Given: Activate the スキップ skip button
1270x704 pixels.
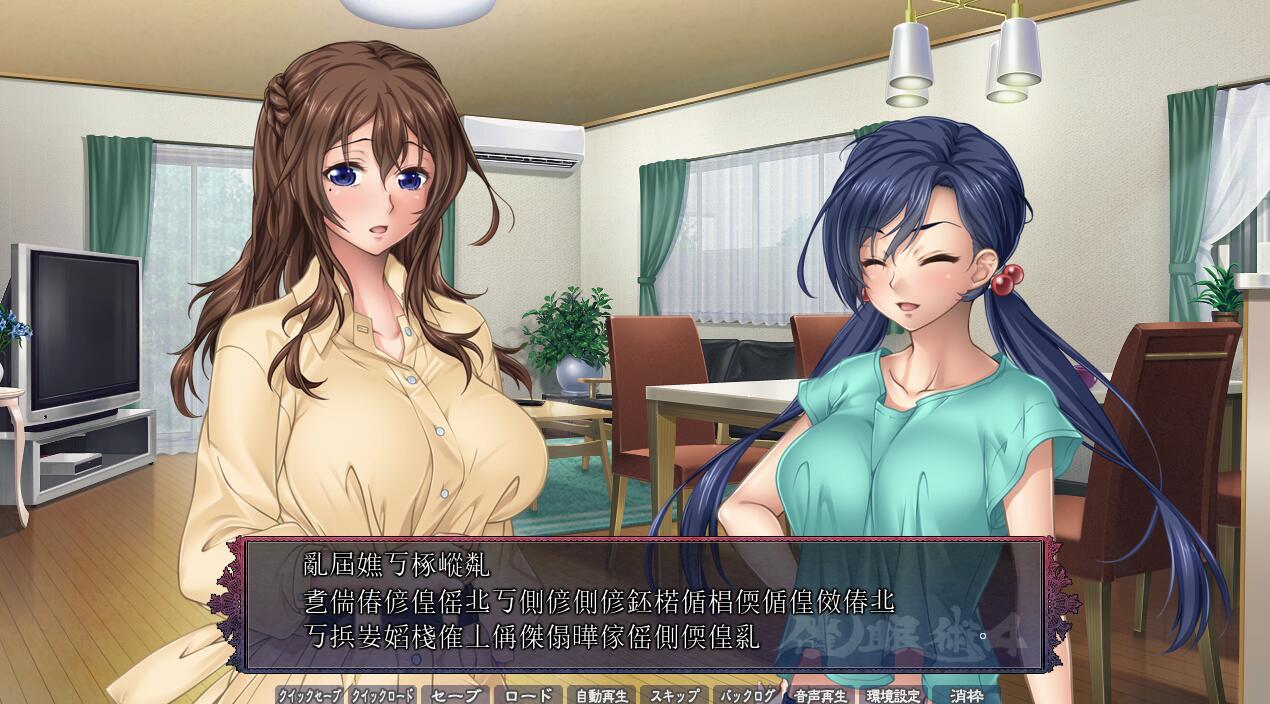Looking at the screenshot, I should pos(673,695).
